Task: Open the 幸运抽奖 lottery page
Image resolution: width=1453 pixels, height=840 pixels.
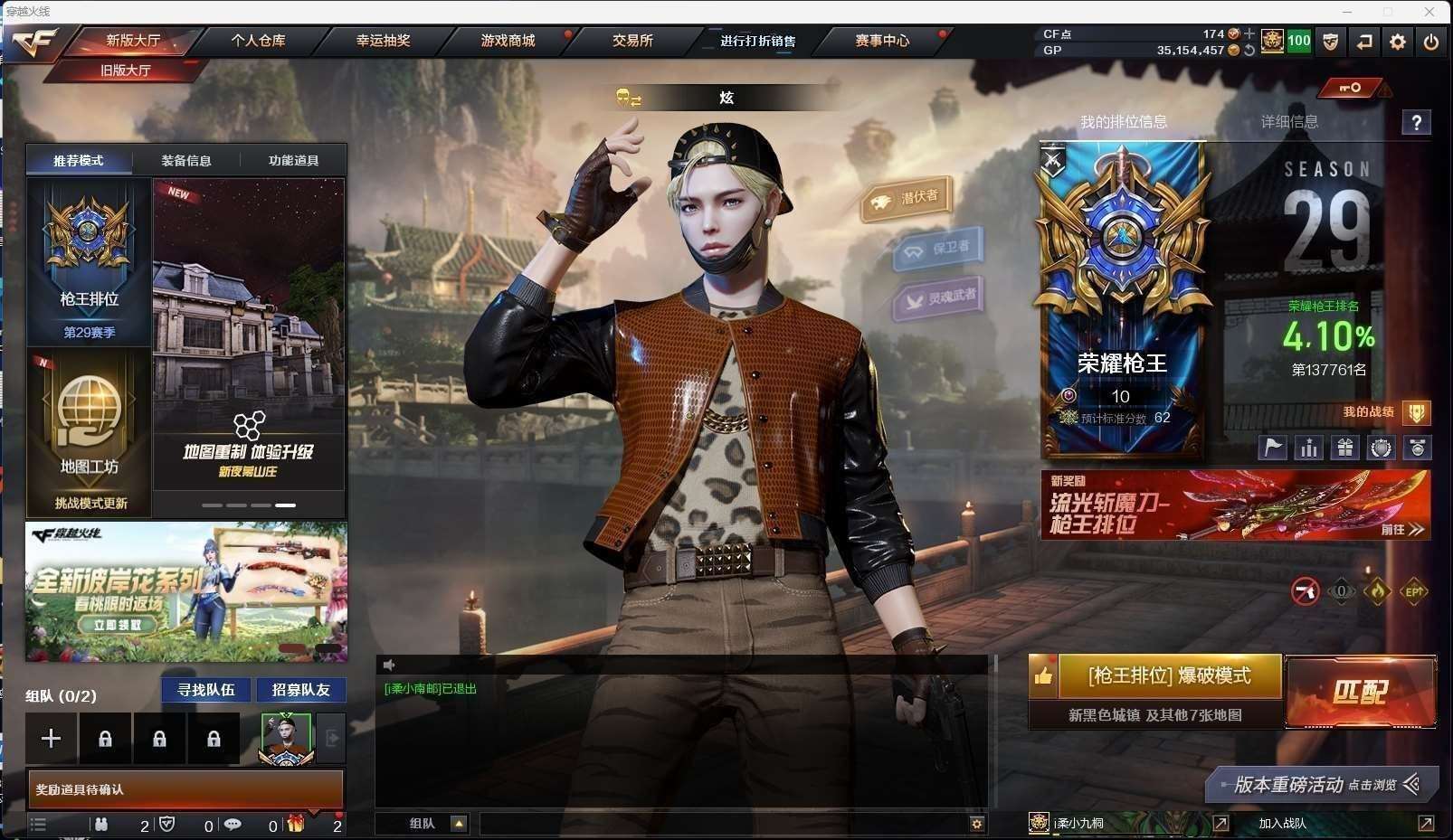Action: tap(383, 41)
